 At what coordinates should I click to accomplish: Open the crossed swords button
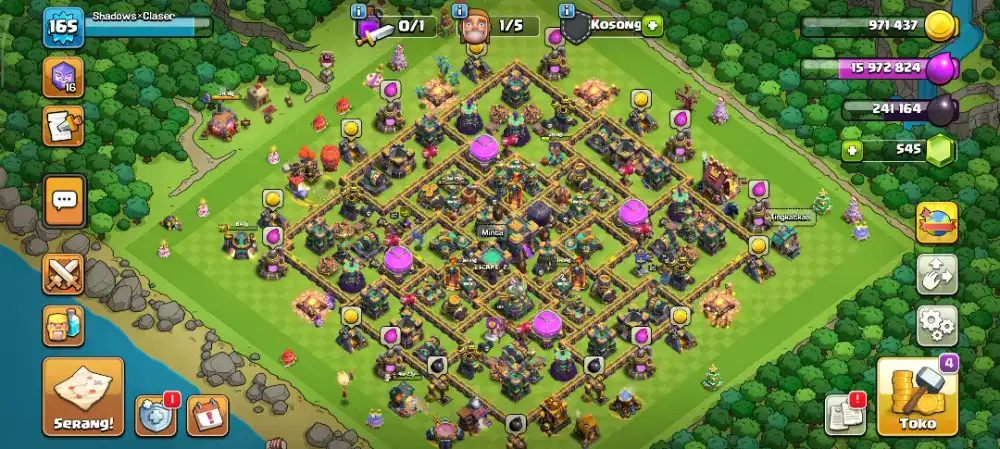click(x=63, y=274)
